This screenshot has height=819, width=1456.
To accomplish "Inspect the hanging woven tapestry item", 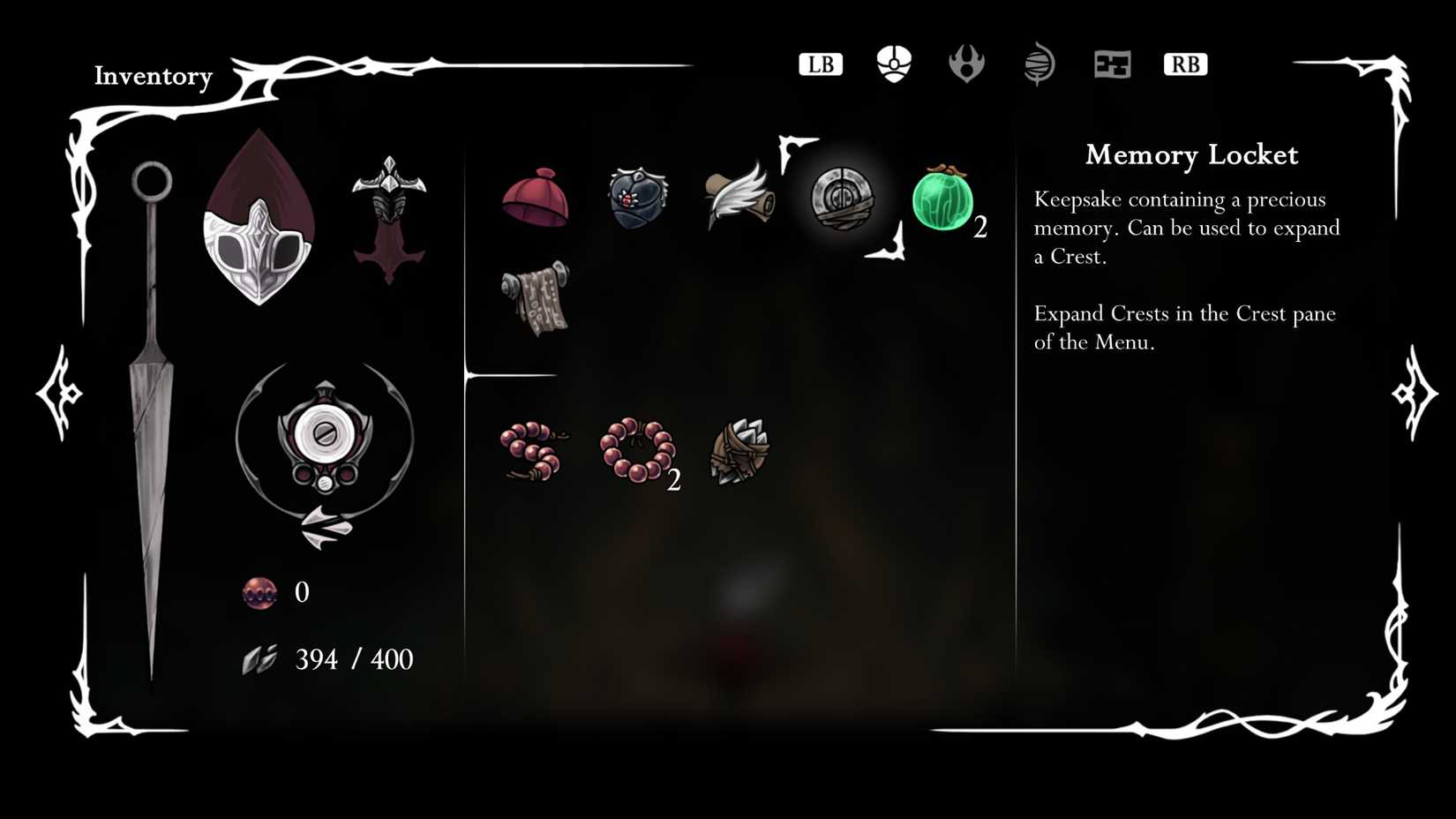I will tap(537, 300).
